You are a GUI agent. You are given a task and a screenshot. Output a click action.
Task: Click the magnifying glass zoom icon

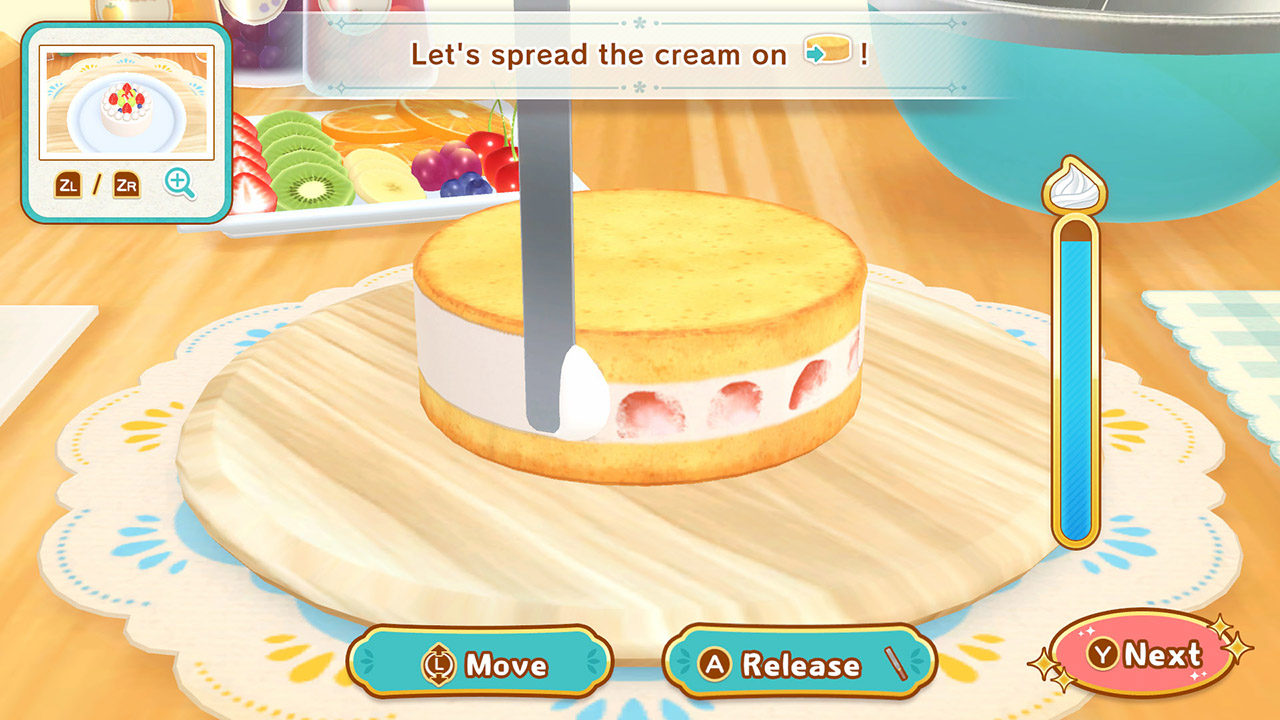click(x=179, y=183)
